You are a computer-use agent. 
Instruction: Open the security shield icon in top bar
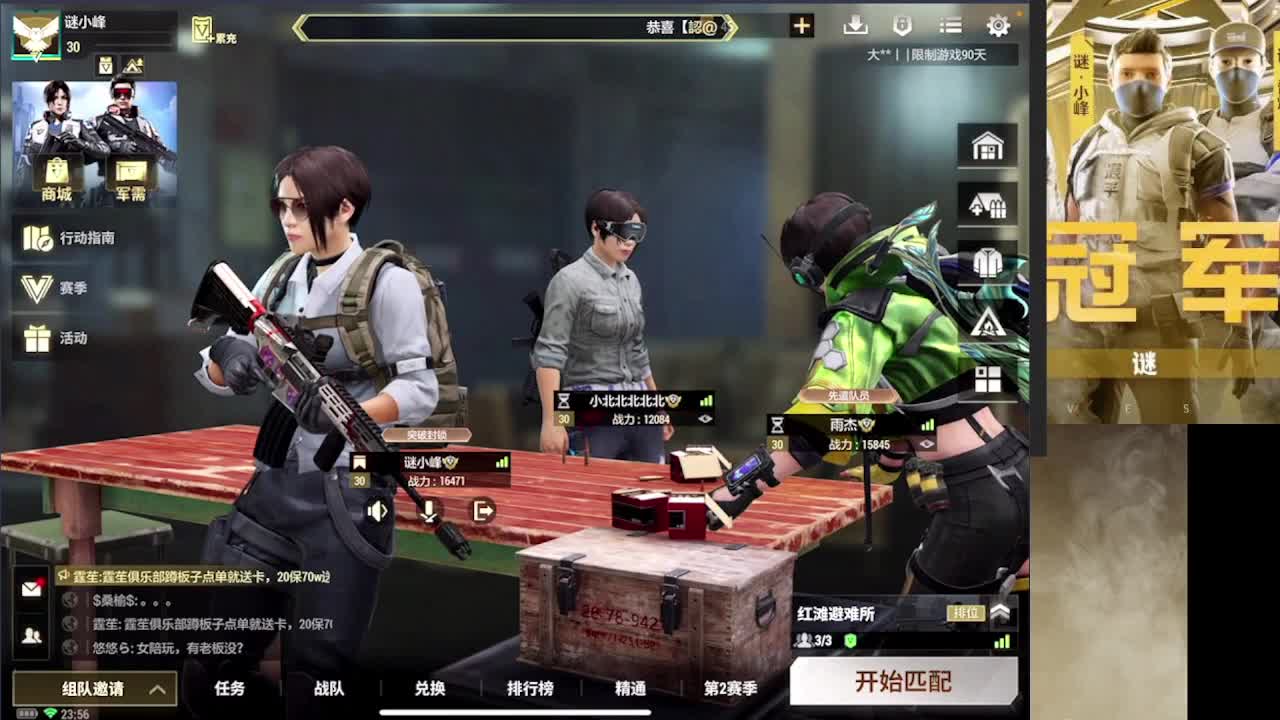tap(905, 27)
